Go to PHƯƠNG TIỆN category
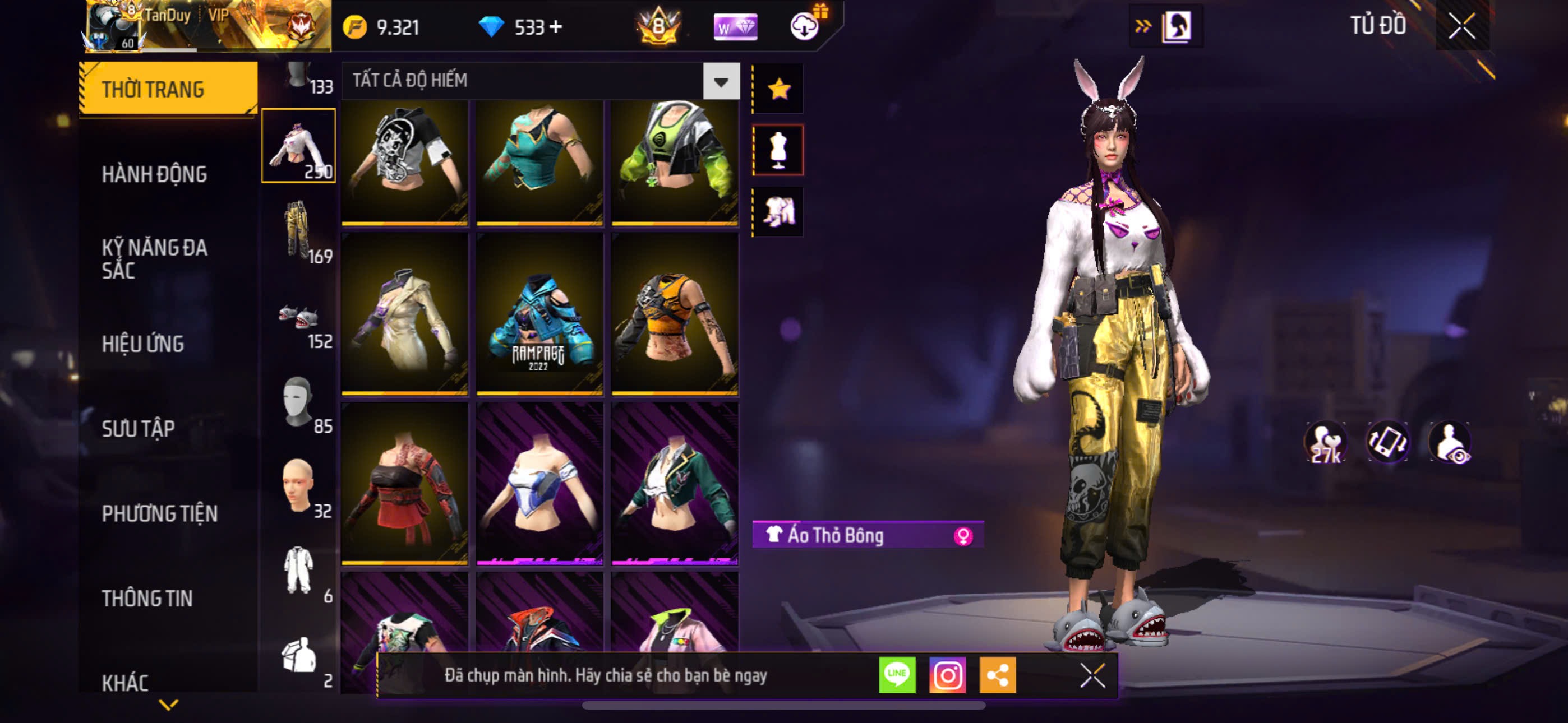The height and width of the screenshot is (723, 1568). click(x=159, y=513)
